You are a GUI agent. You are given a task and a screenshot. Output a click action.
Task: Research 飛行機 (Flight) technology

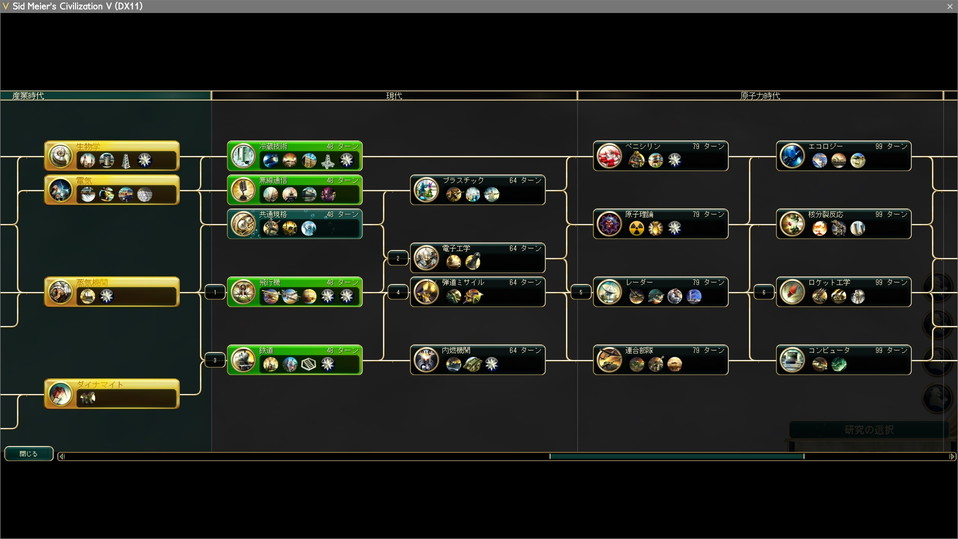pyautogui.click(x=294, y=291)
